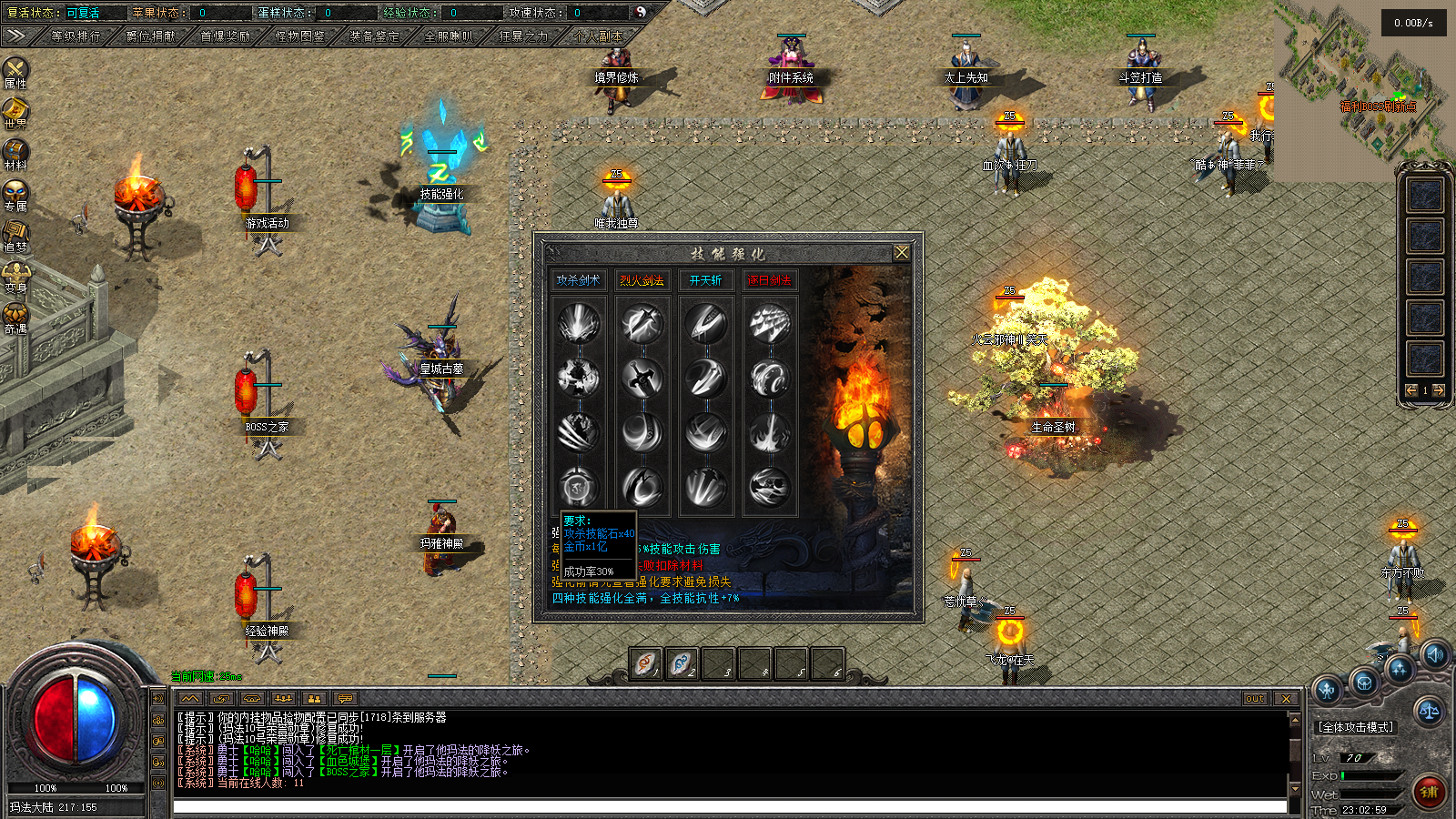Viewport: 1456px width, 819px height.
Task: Show the 首爆奖励 rewards menu
Action: pyautogui.click(x=226, y=36)
